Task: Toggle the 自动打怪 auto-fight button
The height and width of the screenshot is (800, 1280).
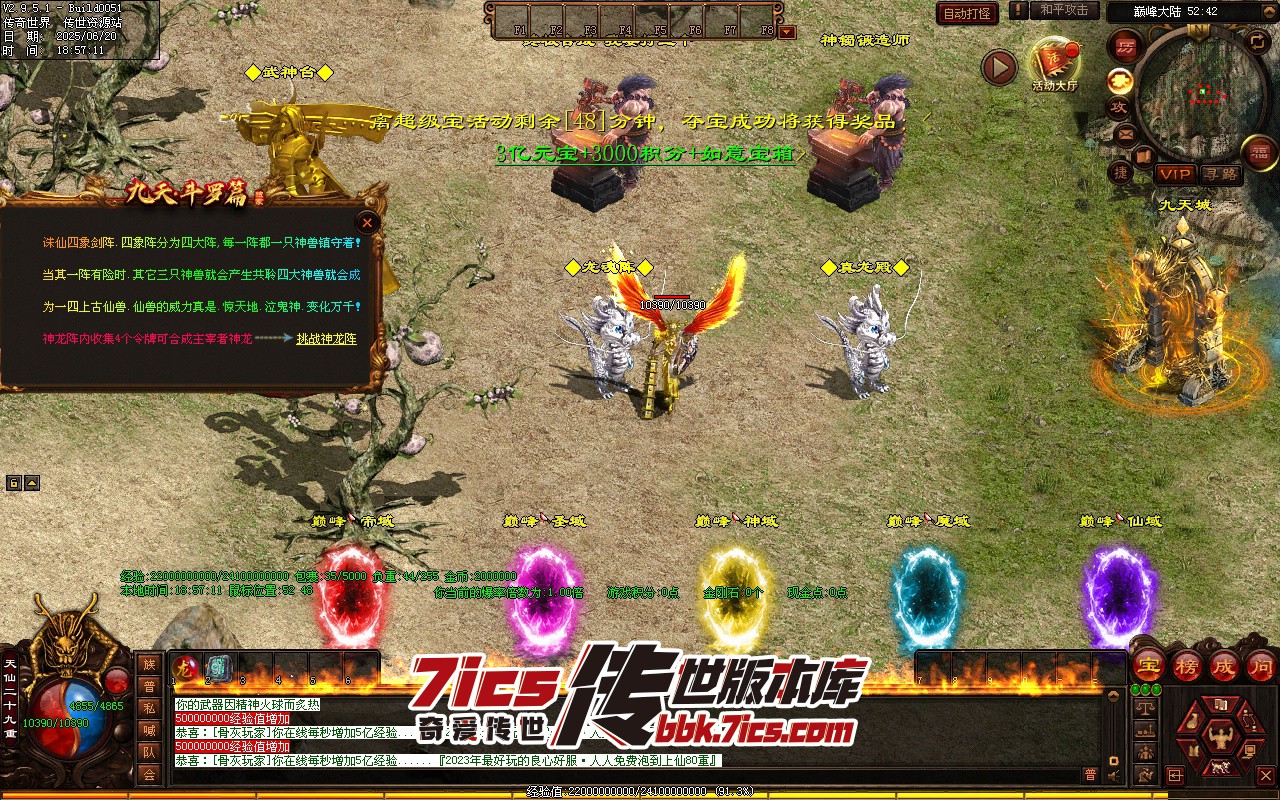Action: [967, 13]
